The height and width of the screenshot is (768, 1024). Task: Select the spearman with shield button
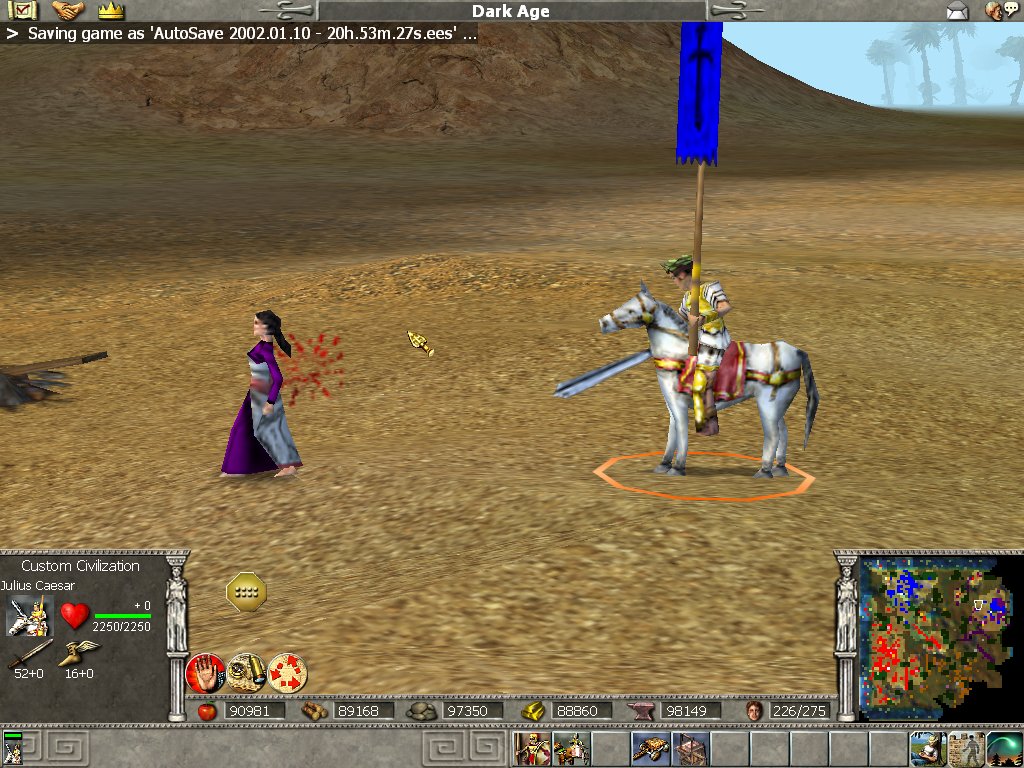[x=531, y=748]
